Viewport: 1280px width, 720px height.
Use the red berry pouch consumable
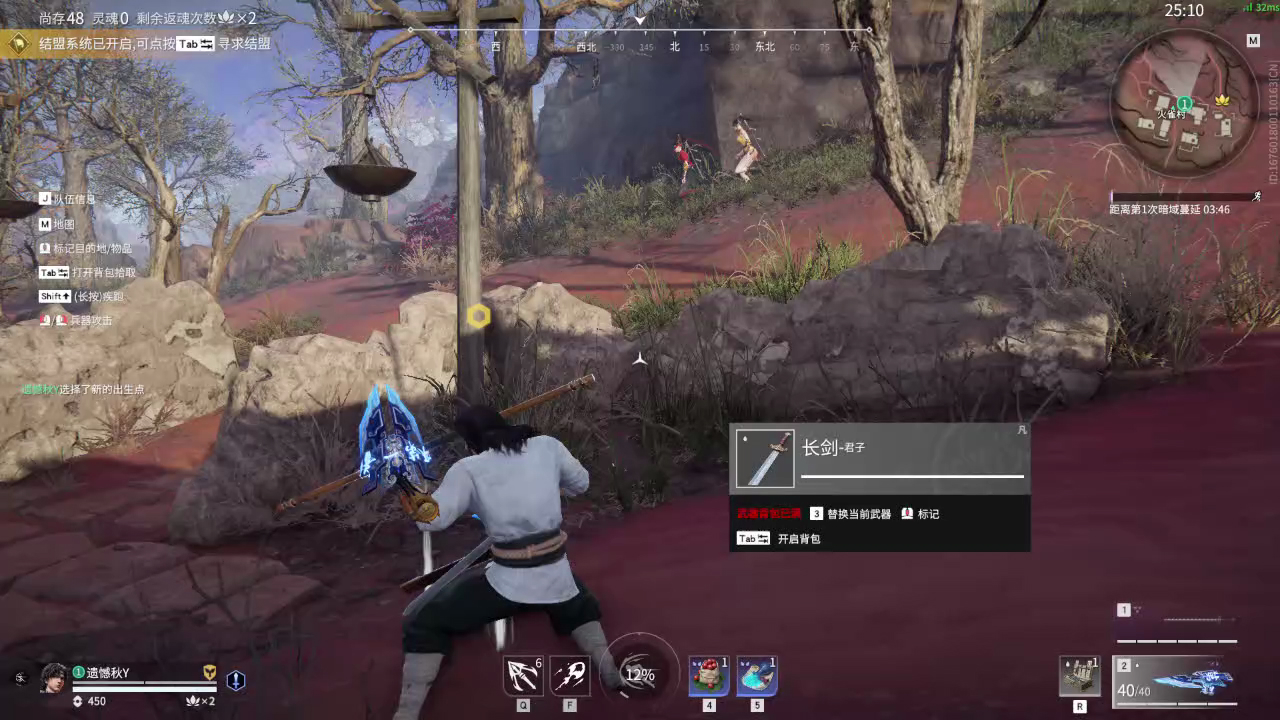(x=709, y=677)
